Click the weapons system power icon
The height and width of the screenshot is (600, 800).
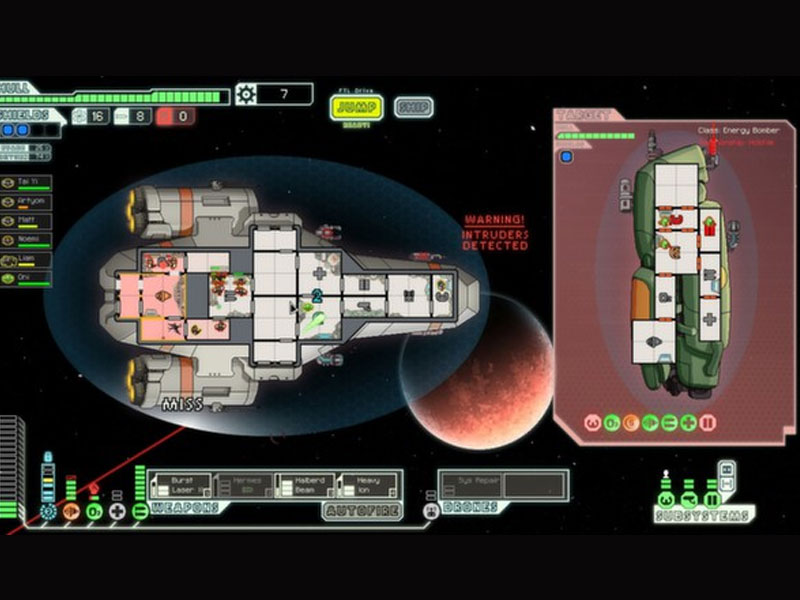click(x=139, y=512)
